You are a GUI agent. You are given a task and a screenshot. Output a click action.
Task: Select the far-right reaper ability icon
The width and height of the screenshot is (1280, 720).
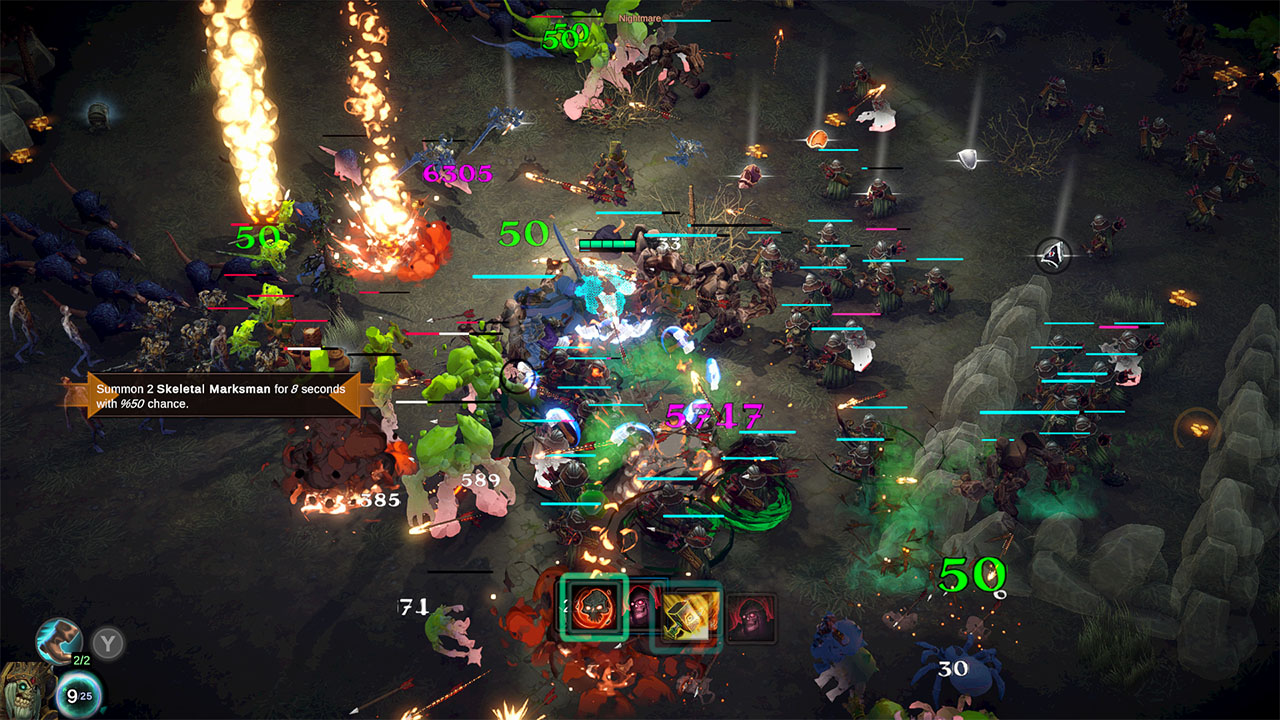[750, 617]
